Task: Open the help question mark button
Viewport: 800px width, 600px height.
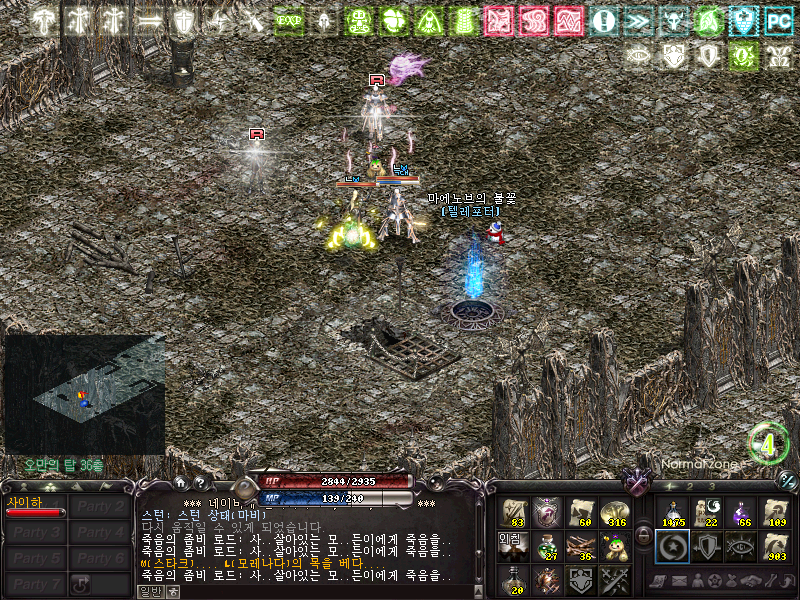Action: point(199,483)
